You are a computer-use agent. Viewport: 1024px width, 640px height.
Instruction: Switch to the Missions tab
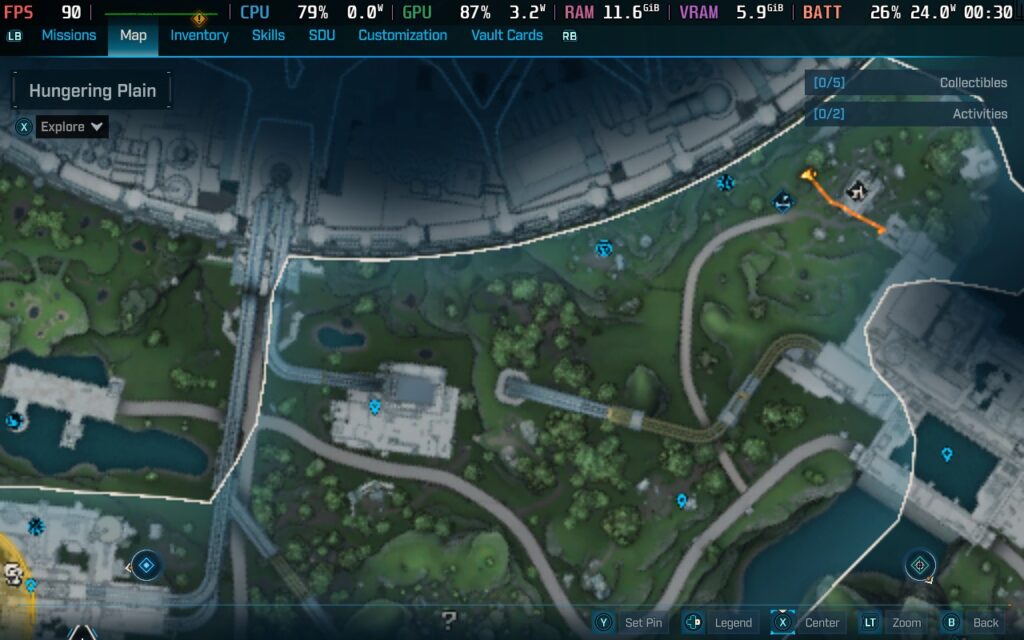tap(68, 35)
